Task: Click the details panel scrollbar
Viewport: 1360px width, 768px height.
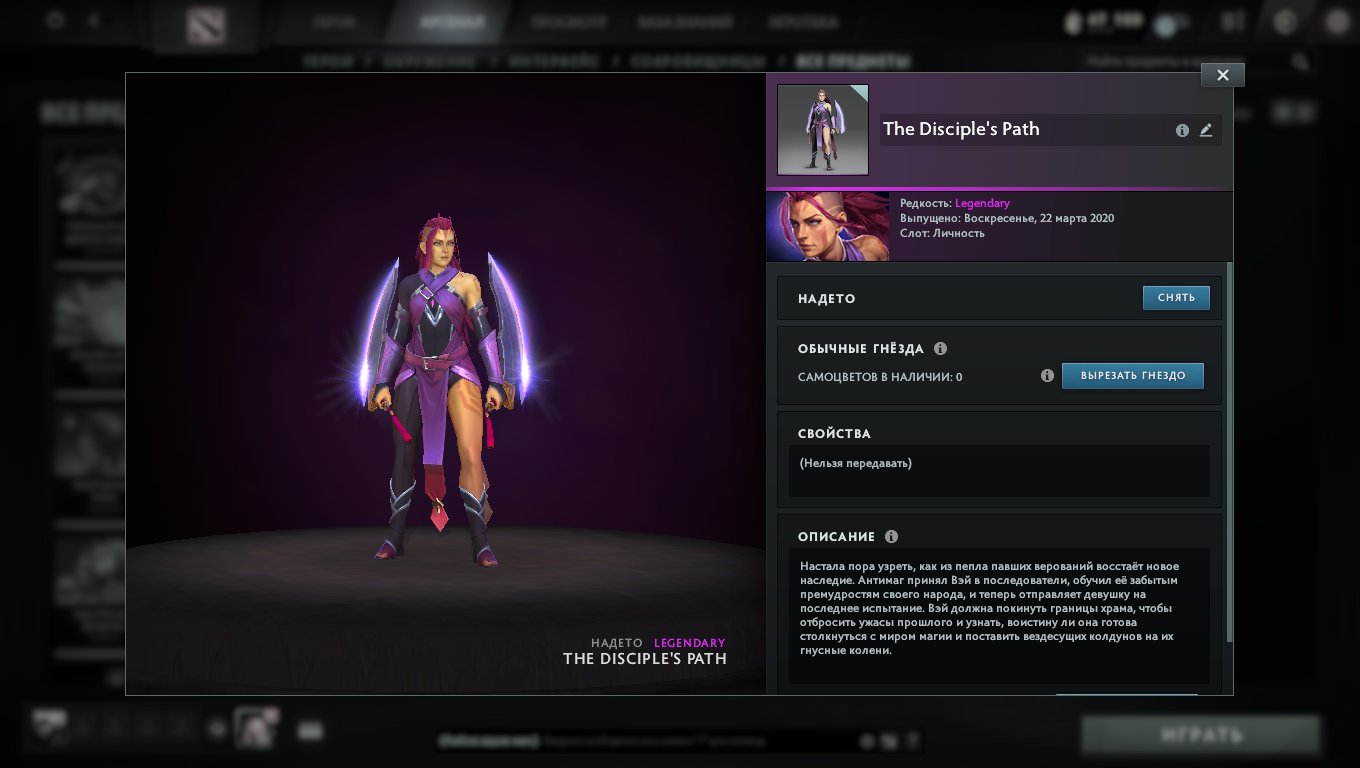Action: 1229,450
